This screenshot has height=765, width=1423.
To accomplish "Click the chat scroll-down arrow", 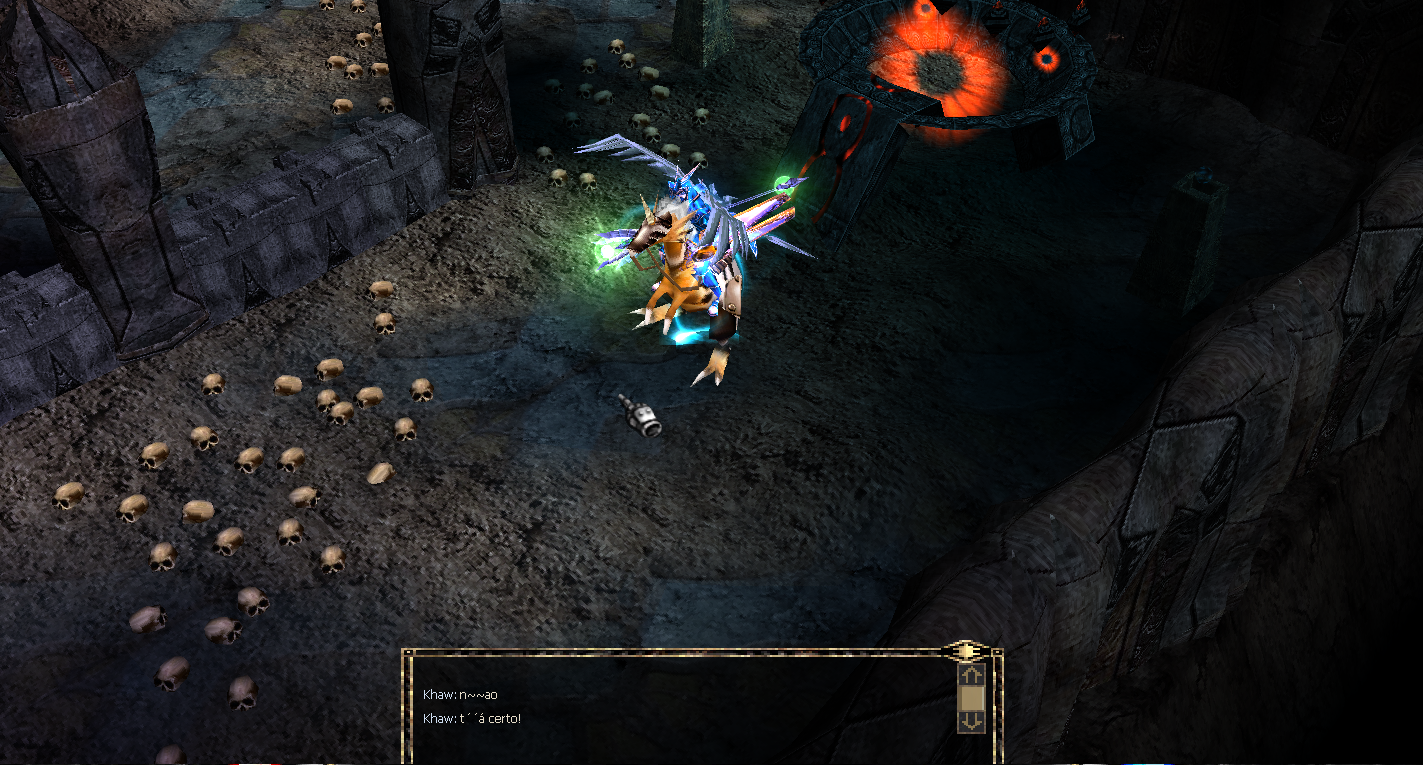I will point(971,720).
